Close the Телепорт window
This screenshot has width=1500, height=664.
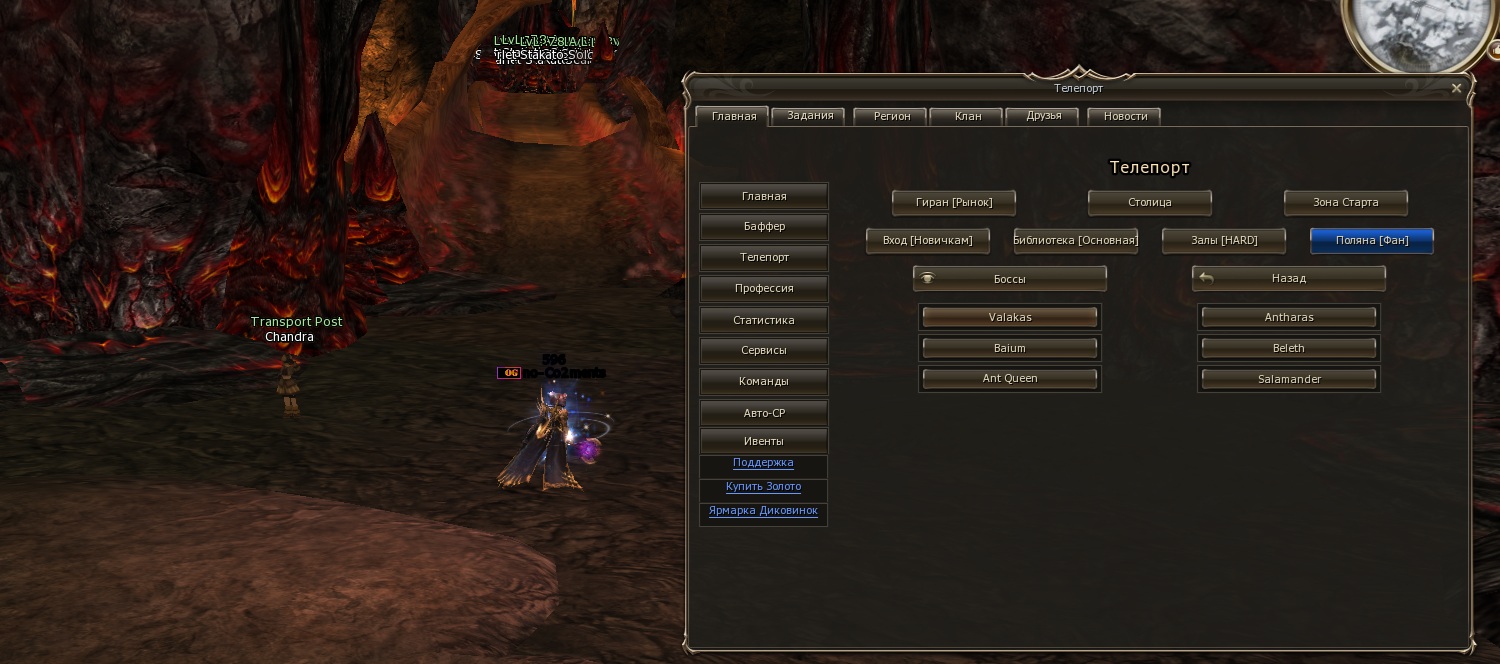click(x=1456, y=88)
